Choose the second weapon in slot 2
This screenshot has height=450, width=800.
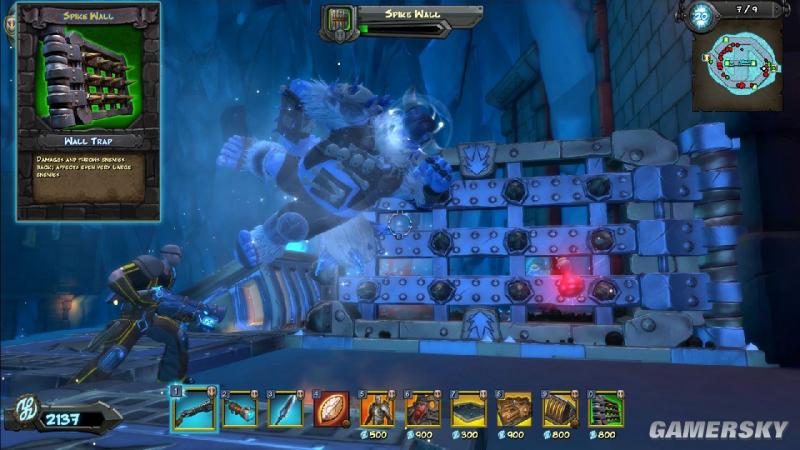240,409
